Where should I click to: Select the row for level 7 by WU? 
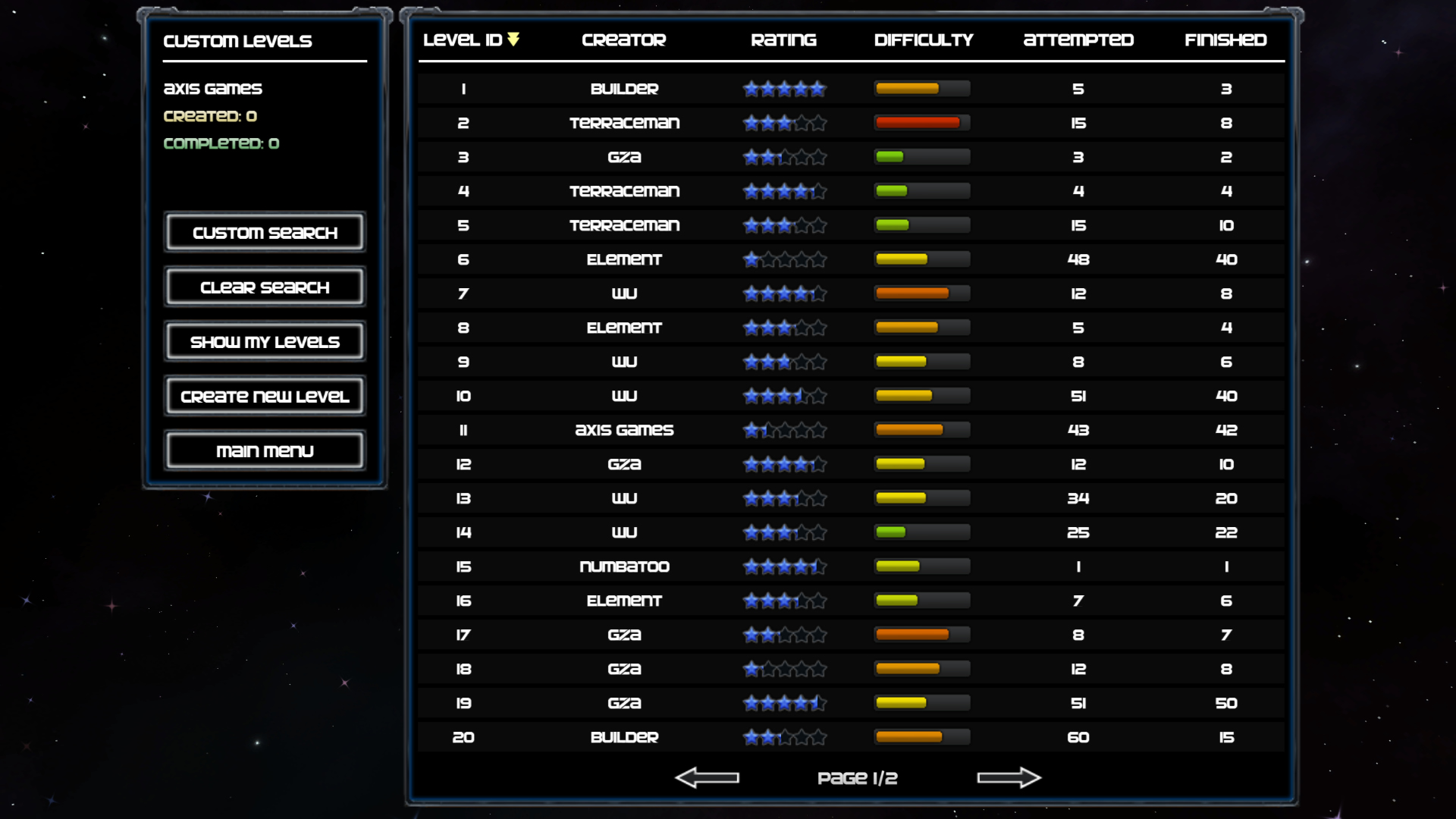[x=849, y=293]
